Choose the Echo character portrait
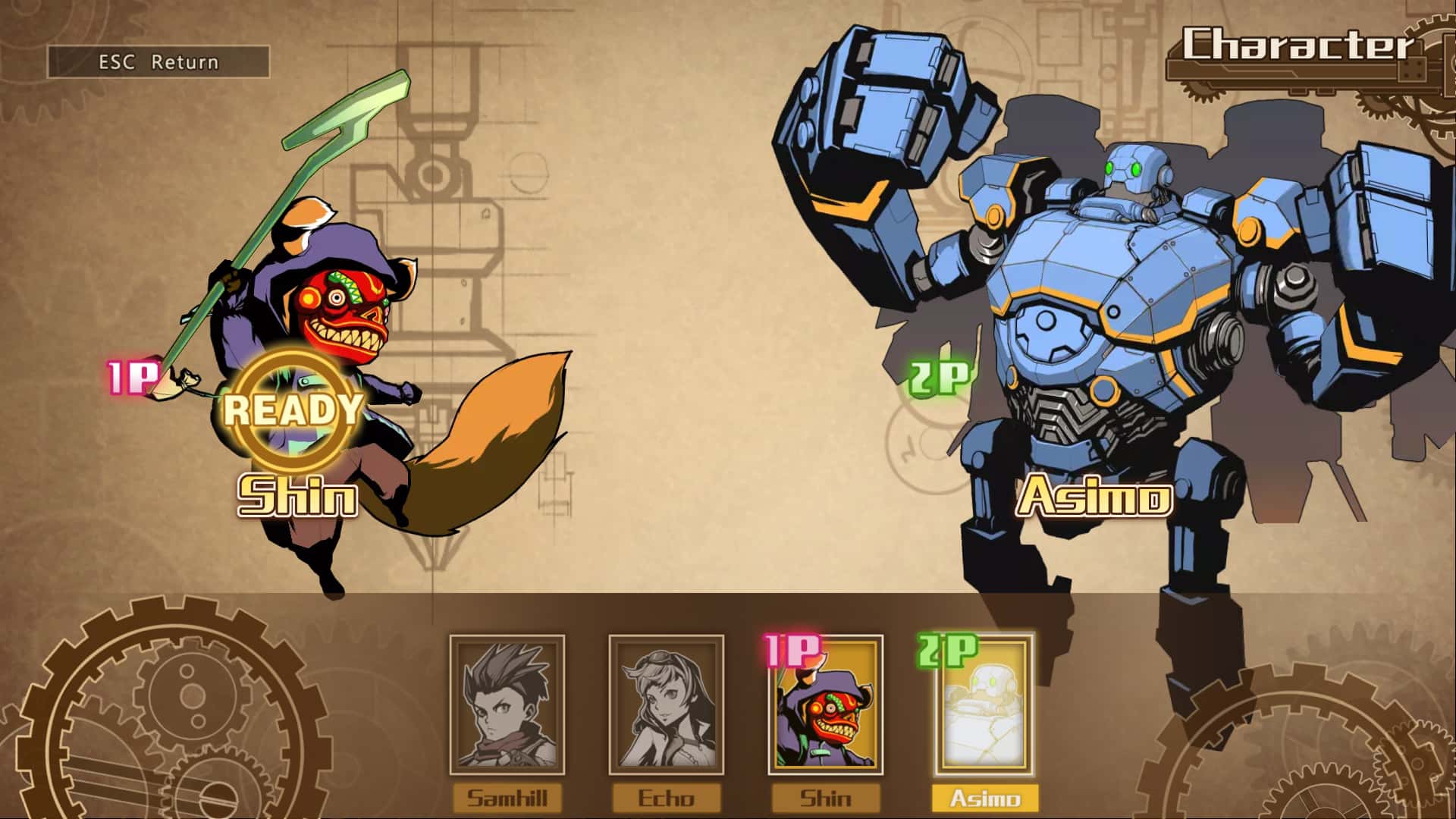Screen dimensions: 1456x819 click(666, 705)
